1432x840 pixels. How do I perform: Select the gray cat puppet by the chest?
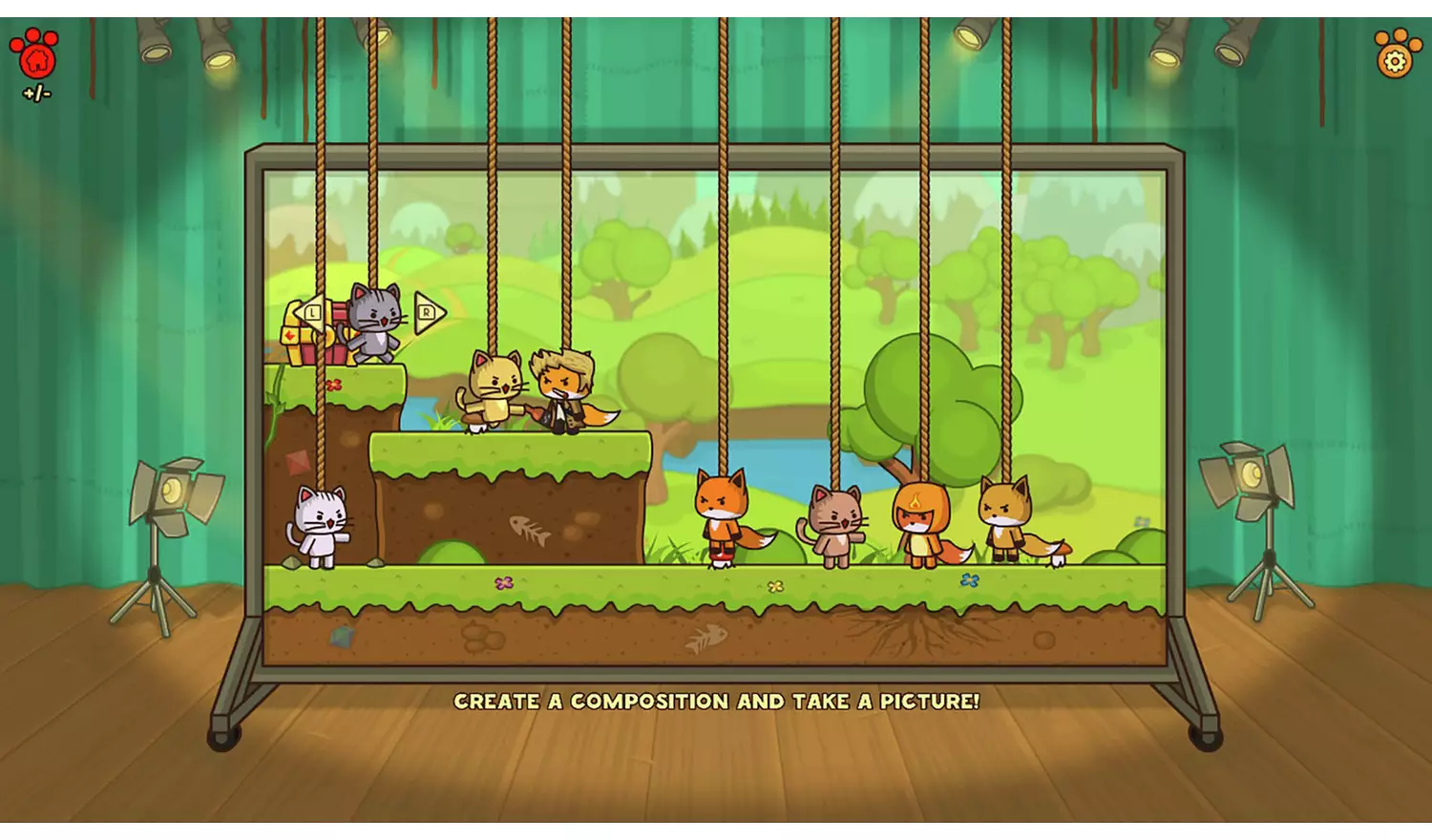pyautogui.click(x=373, y=322)
